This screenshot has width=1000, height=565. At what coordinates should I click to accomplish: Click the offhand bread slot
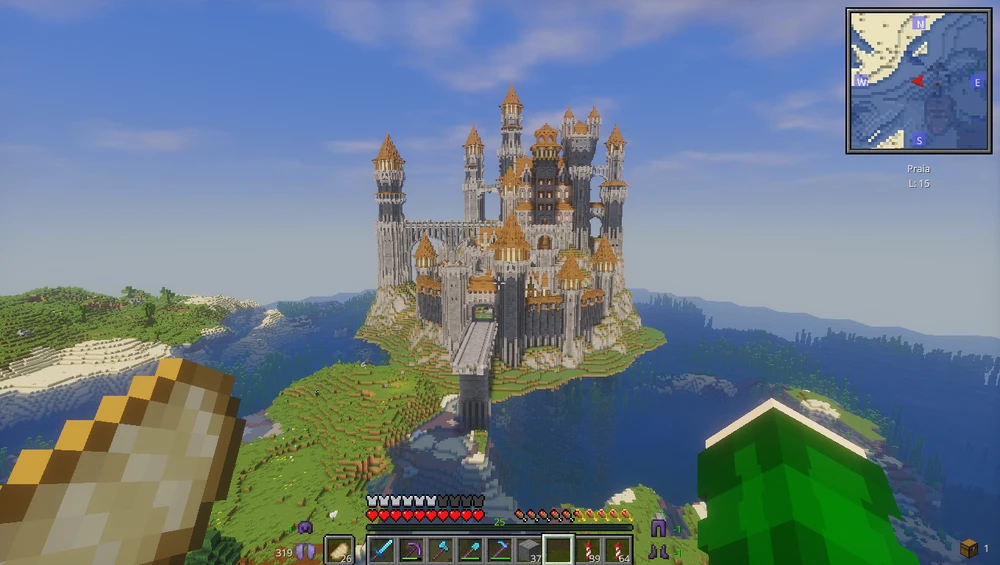[340, 549]
